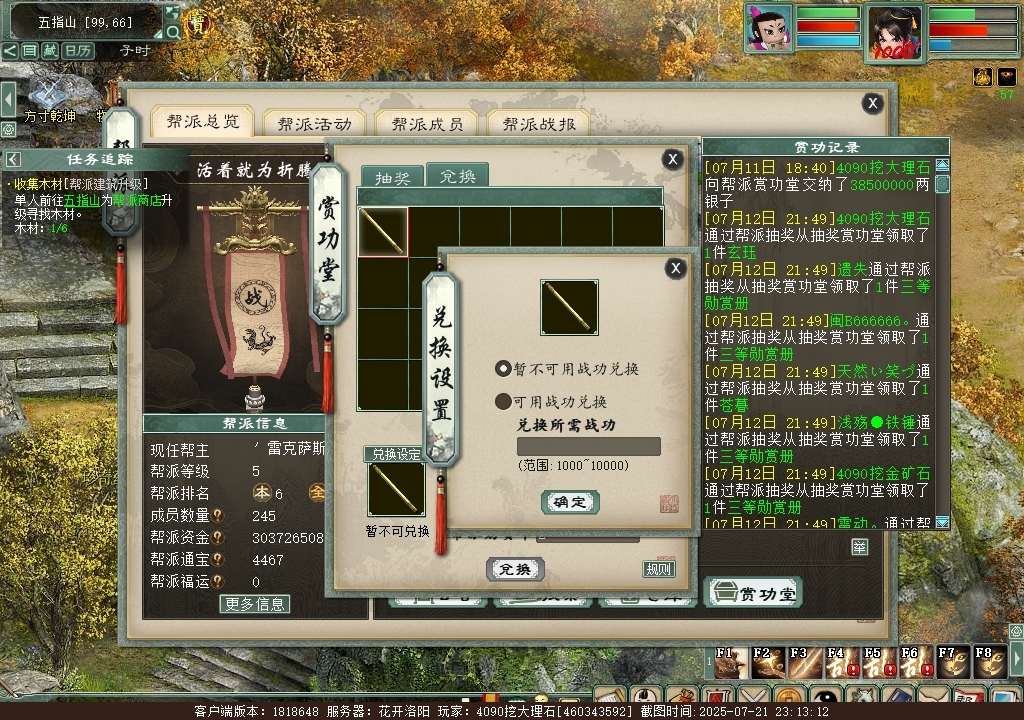Switch to 帮派成员 tab
The height and width of the screenshot is (720, 1024).
427,124
